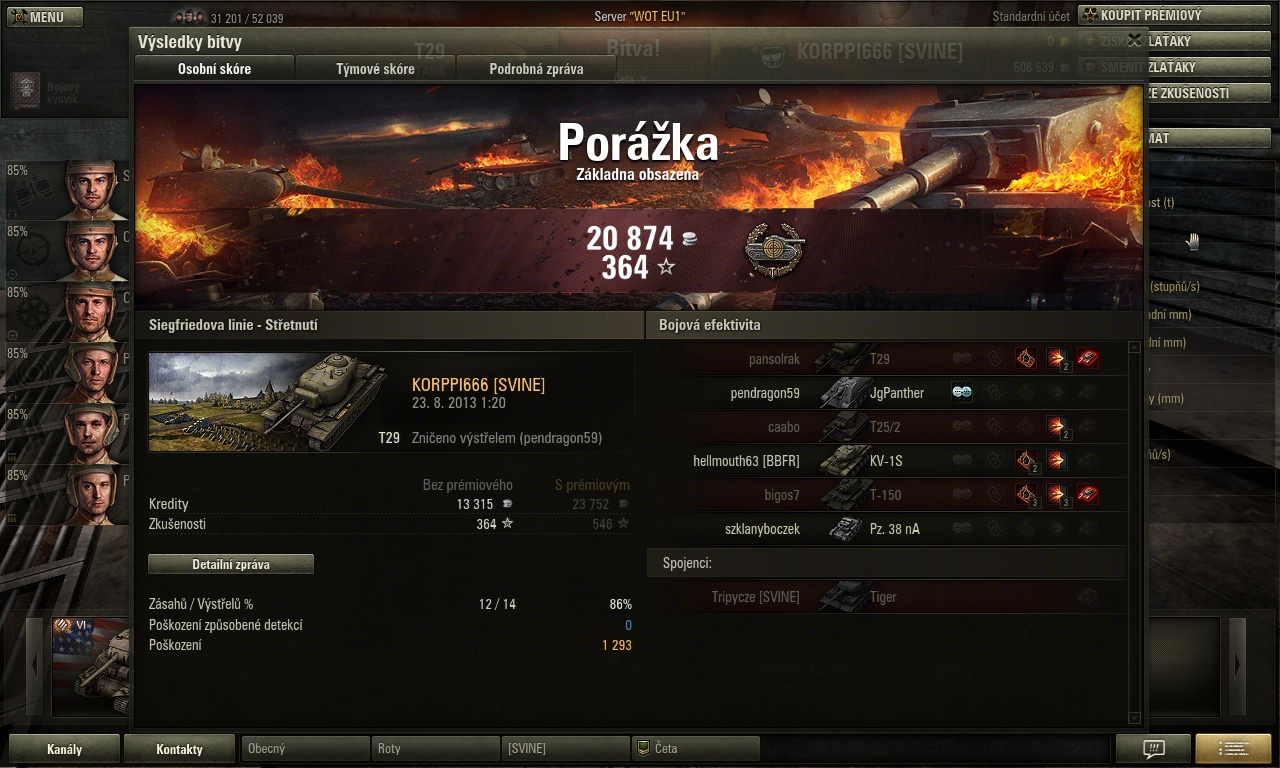Image resolution: width=1280 pixels, height=768 pixels.
Task: Open the Kanály chat channels
Action: tap(65, 749)
